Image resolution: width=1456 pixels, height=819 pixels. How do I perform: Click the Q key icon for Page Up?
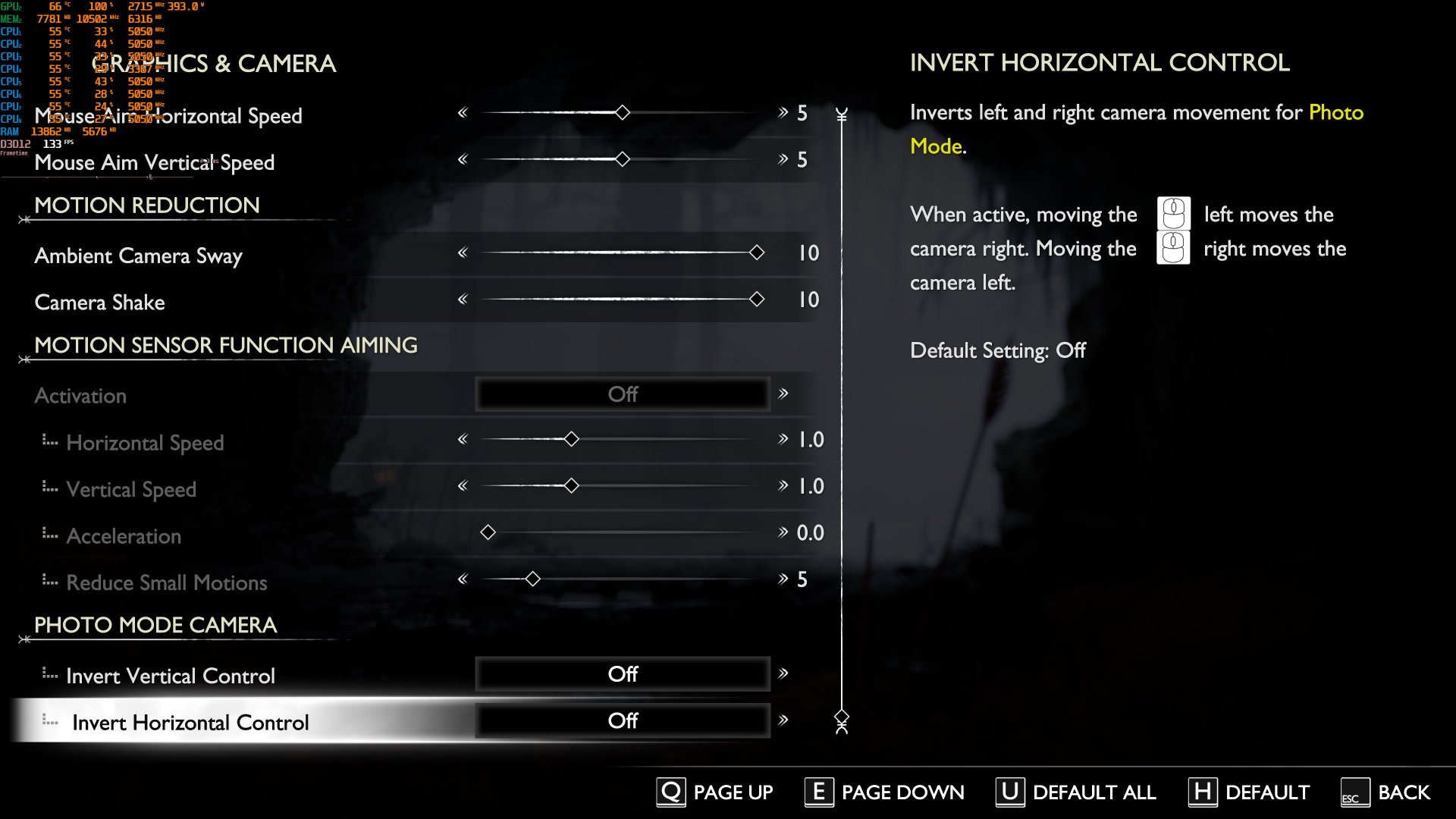[670, 792]
